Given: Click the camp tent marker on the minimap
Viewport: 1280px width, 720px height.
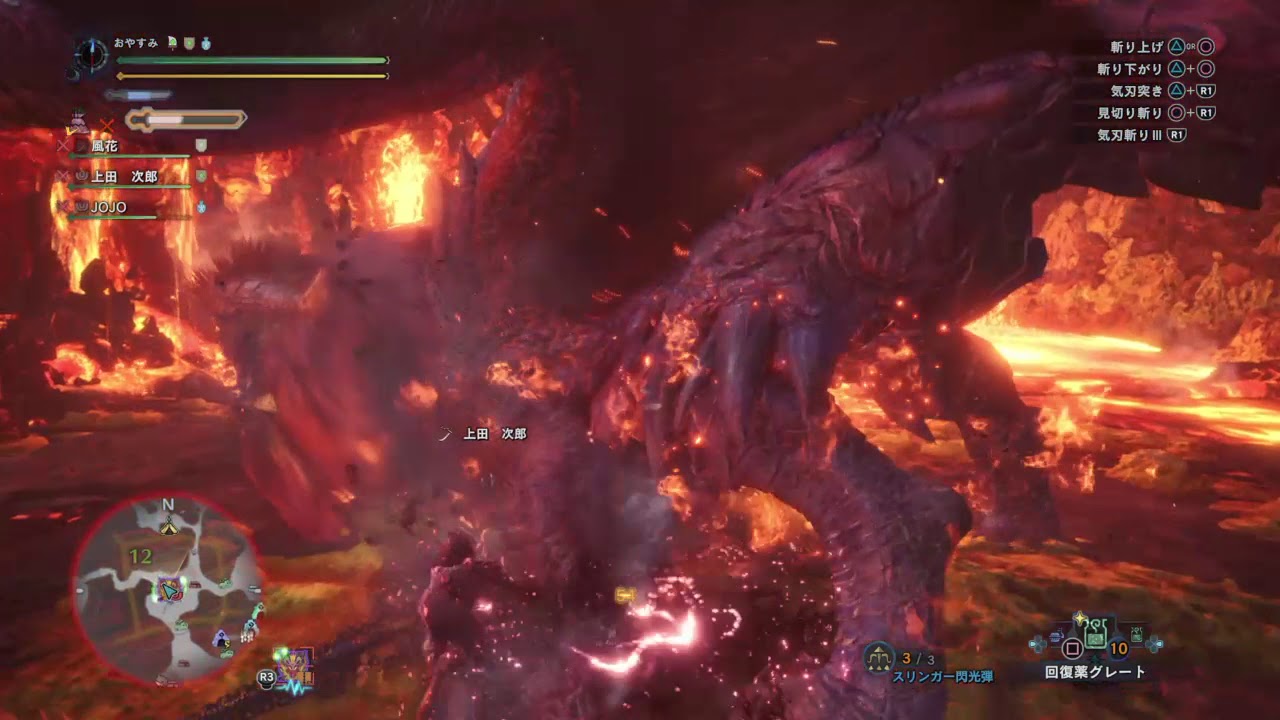Looking at the screenshot, I should click(169, 527).
